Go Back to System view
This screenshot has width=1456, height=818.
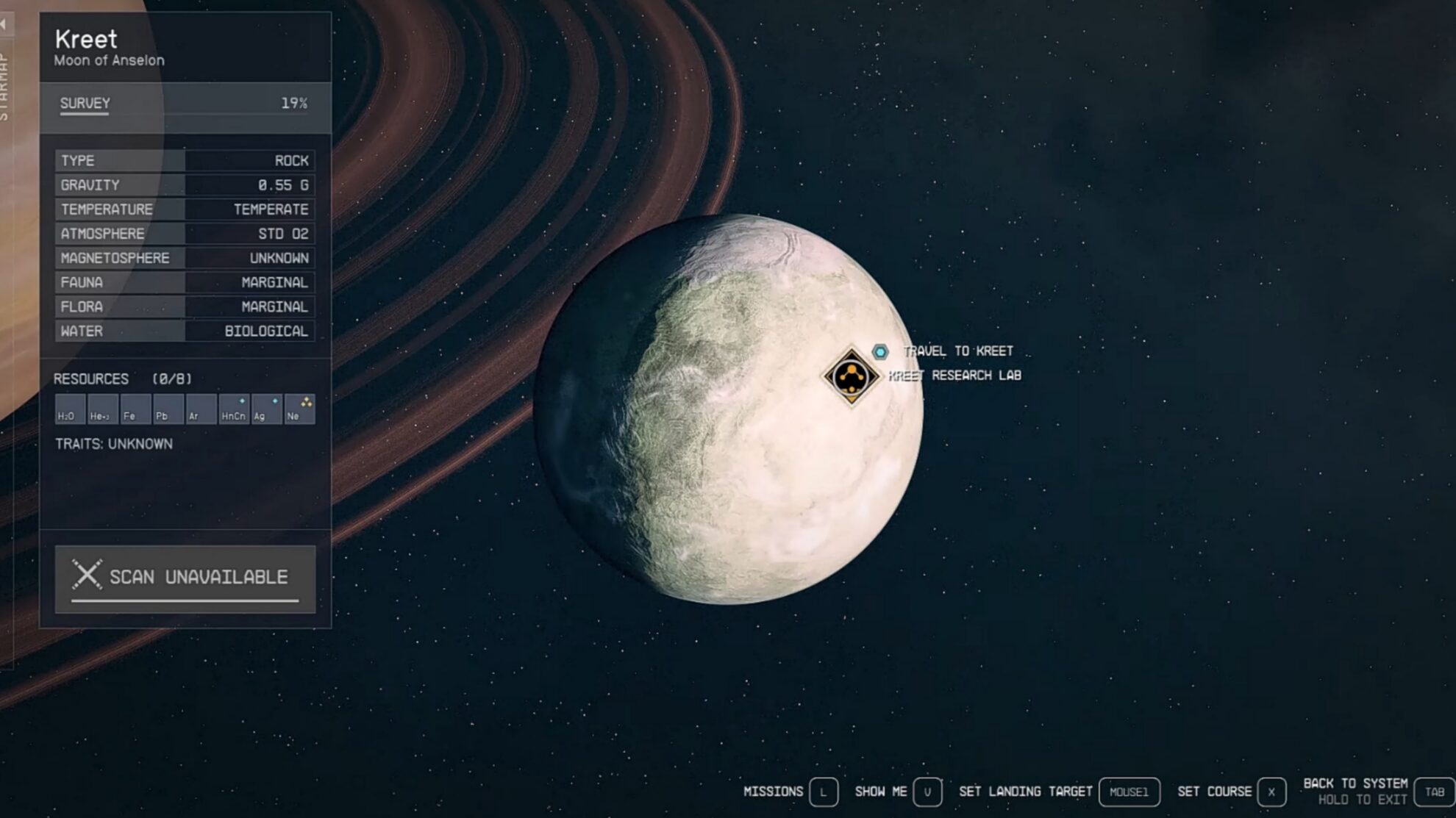1434,792
